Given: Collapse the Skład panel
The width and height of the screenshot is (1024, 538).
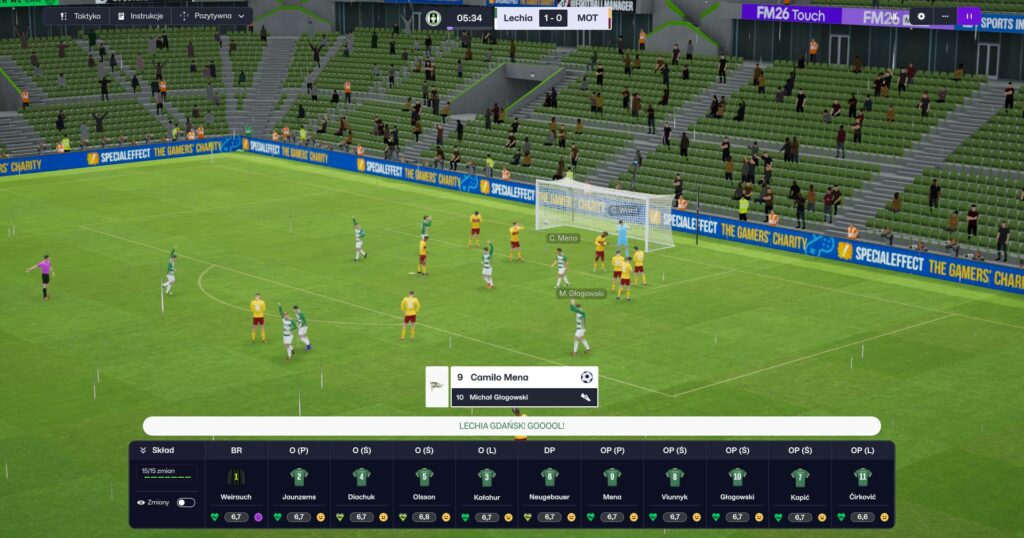Looking at the screenshot, I should coord(143,450).
